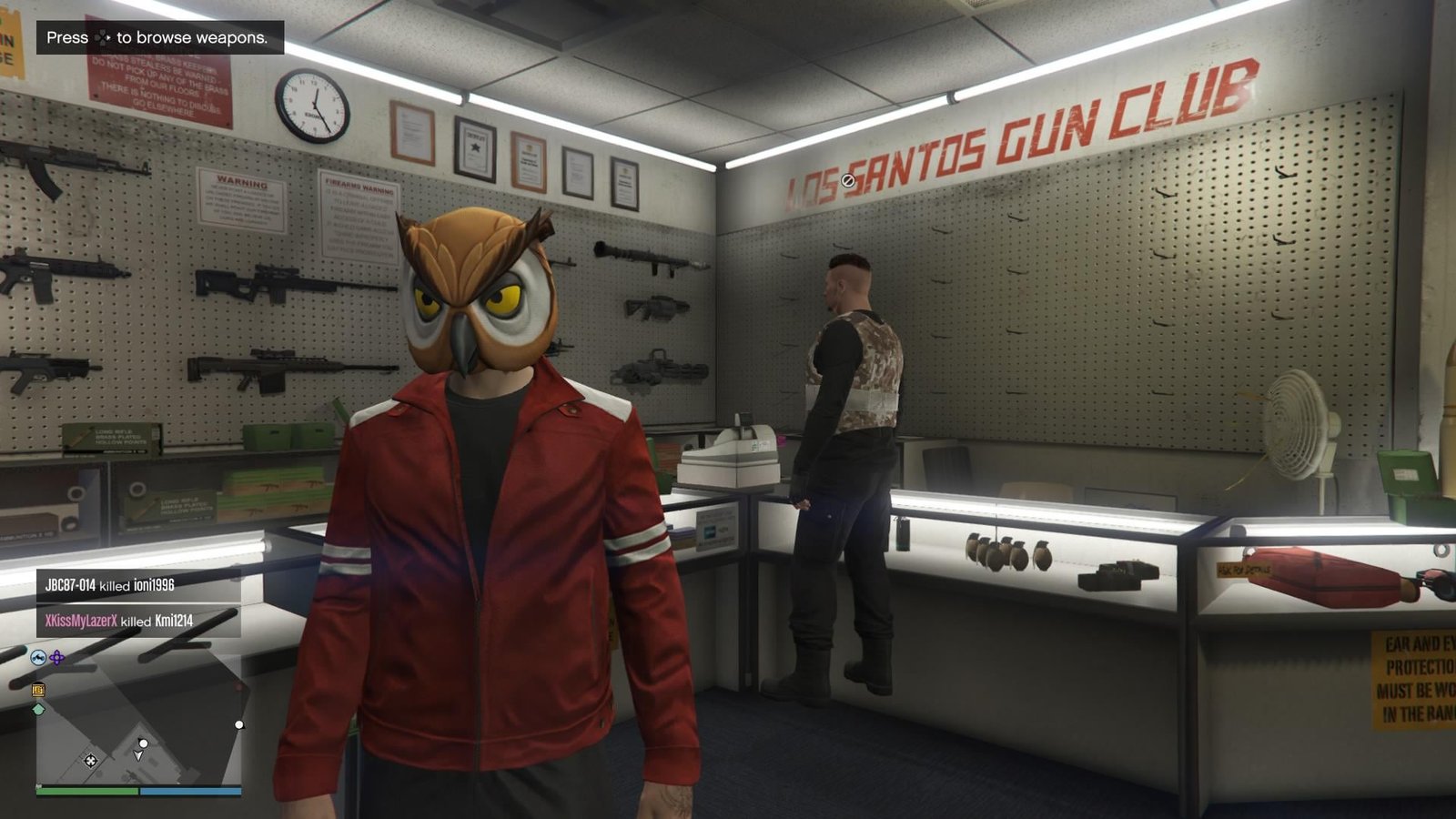
Task: Select the crosshair blip on the minimap
Action: (x=90, y=761)
